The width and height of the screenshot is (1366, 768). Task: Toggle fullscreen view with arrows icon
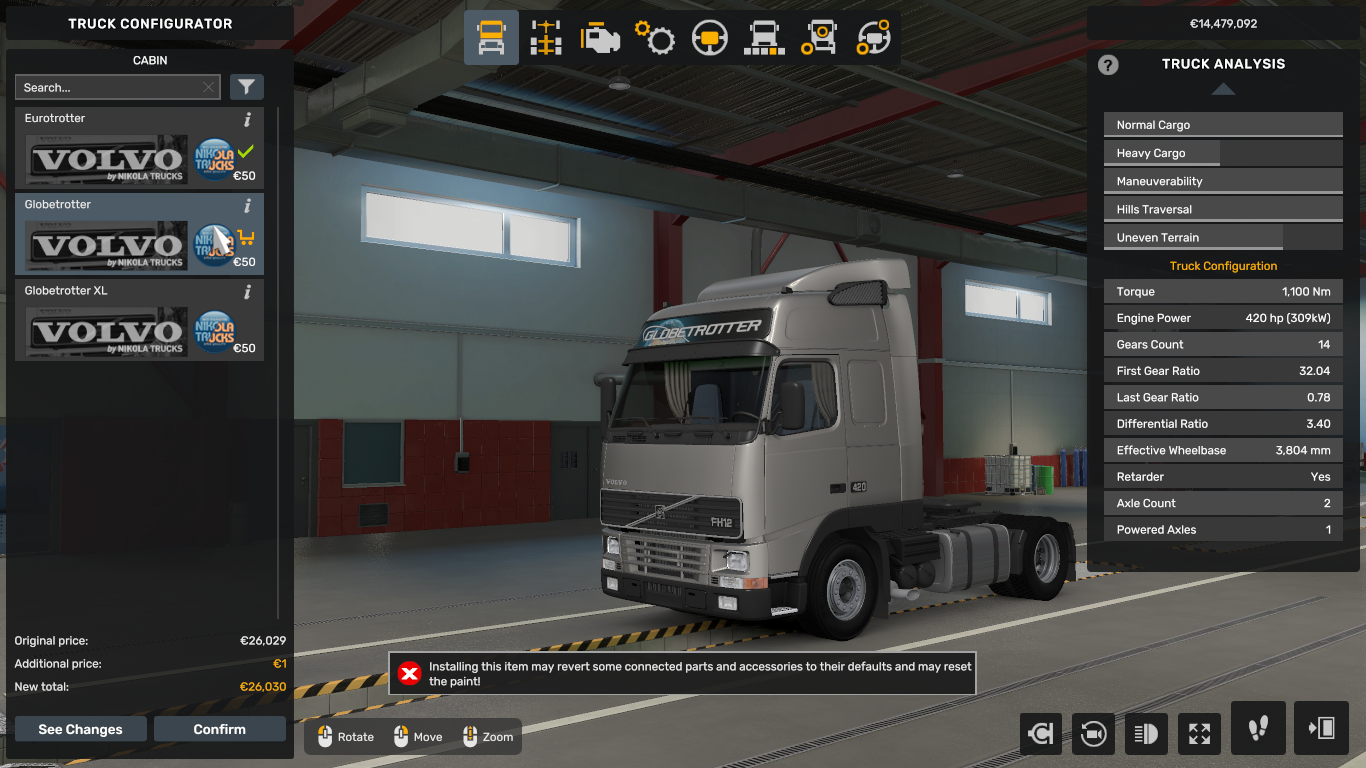coord(1199,734)
